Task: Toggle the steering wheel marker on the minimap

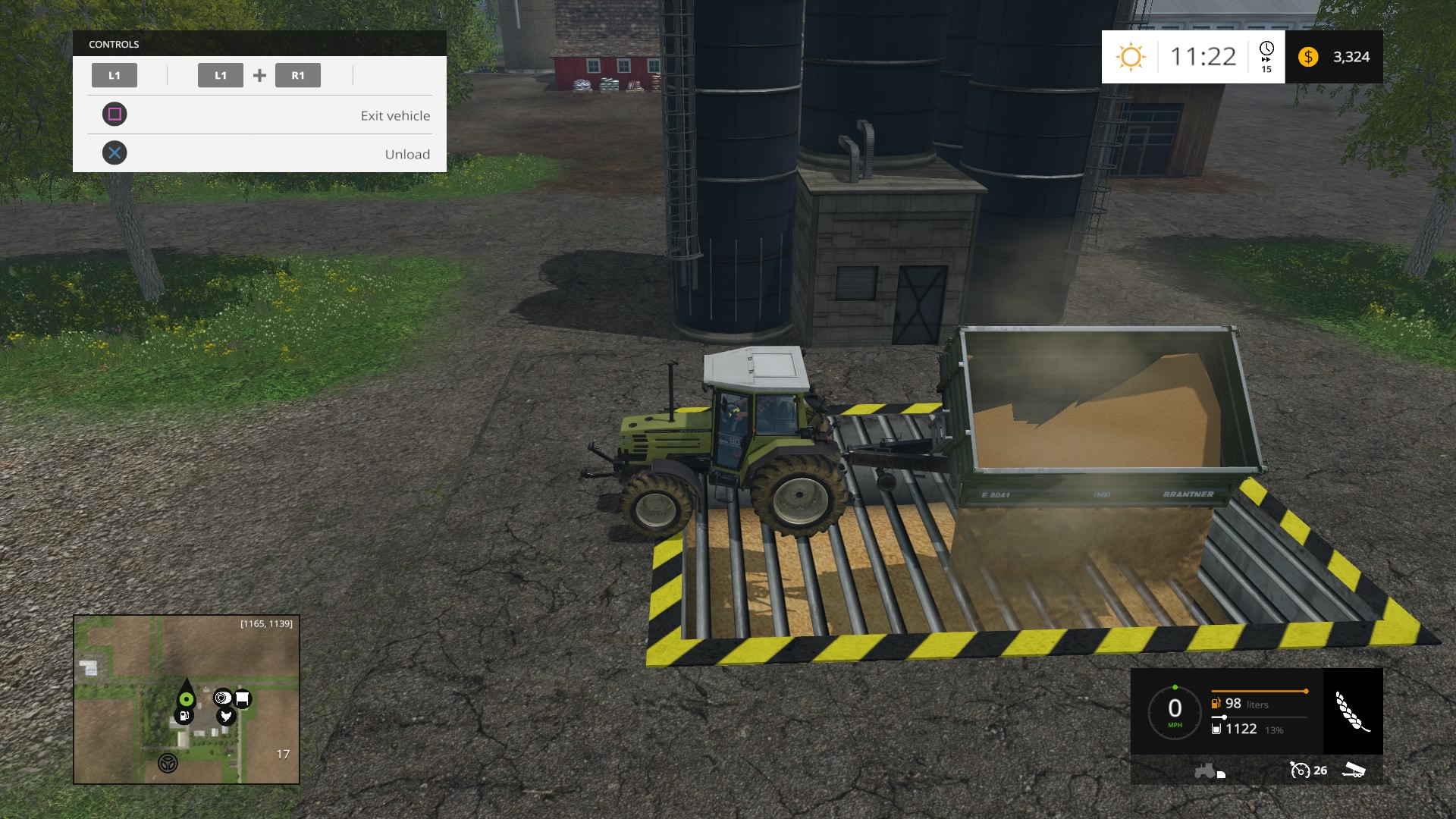Action: (168, 764)
